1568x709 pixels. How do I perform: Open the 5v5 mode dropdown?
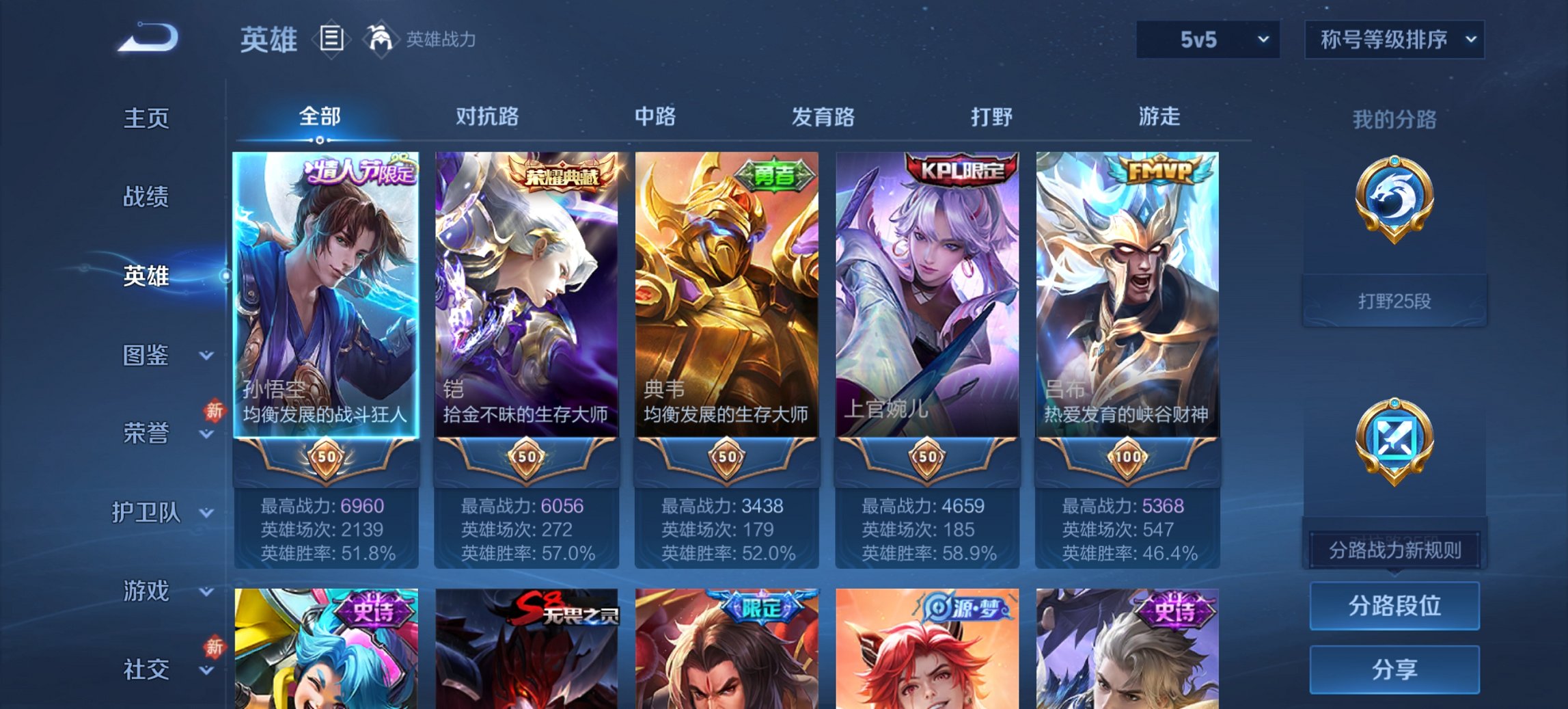point(1207,40)
